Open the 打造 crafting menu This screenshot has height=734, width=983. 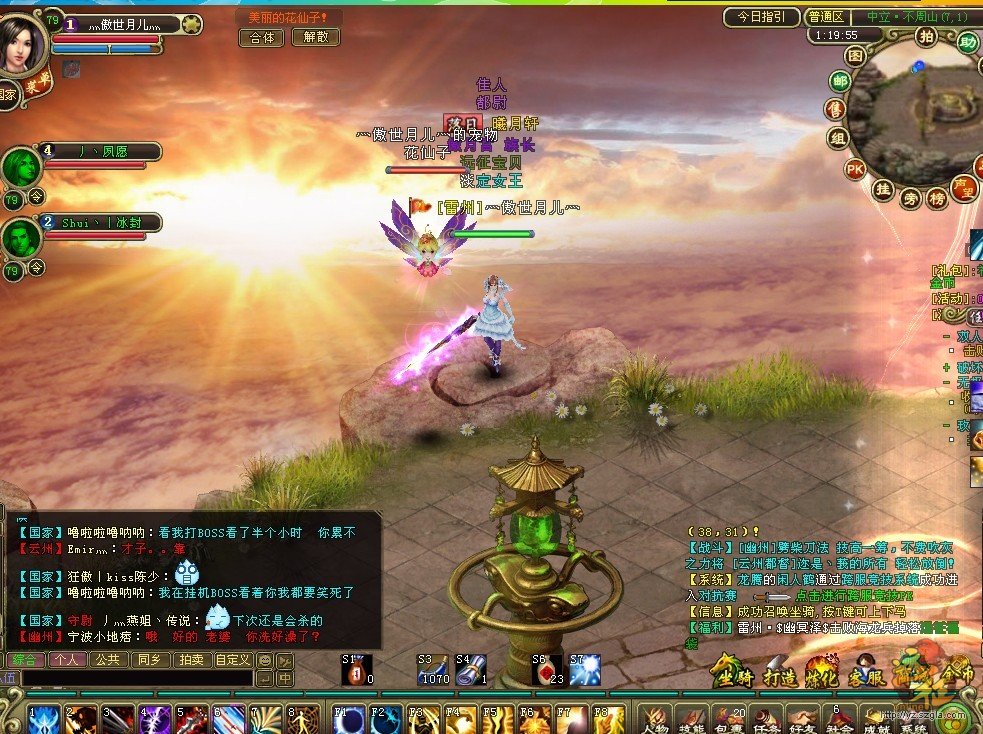(780, 674)
